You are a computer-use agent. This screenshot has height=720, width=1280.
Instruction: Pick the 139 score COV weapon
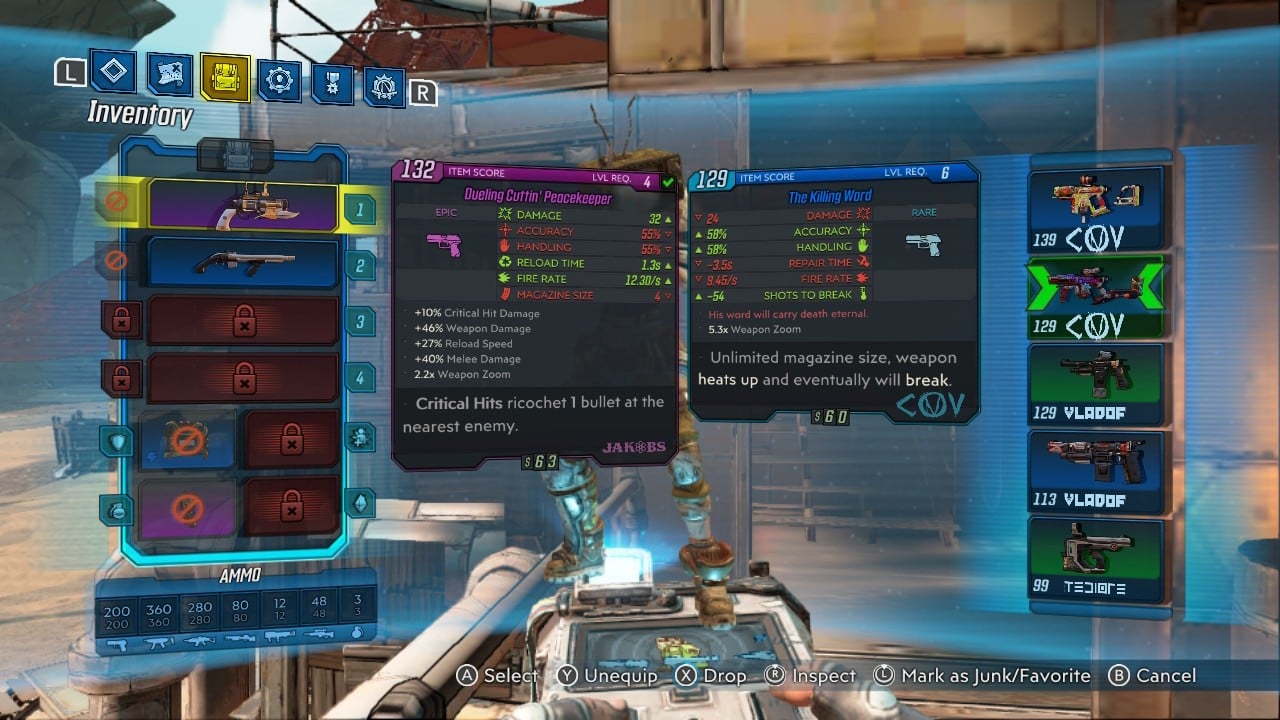point(1097,208)
